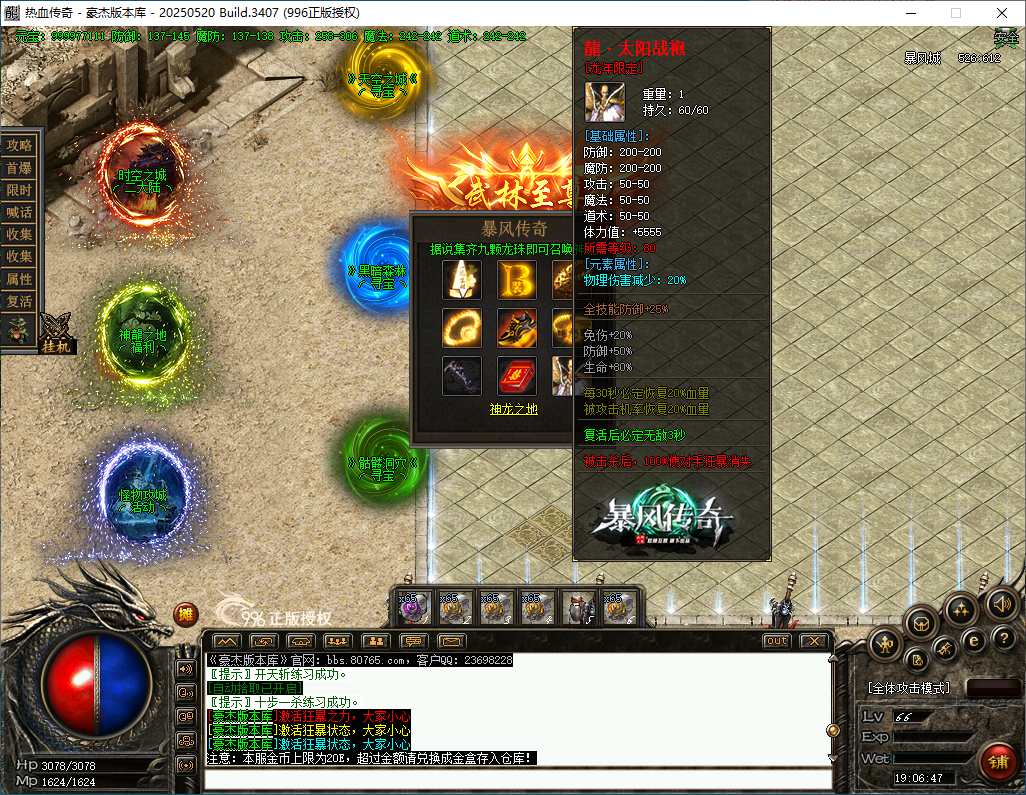Close the chat panel with X button
The height and width of the screenshot is (795, 1026).
(x=814, y=640)
